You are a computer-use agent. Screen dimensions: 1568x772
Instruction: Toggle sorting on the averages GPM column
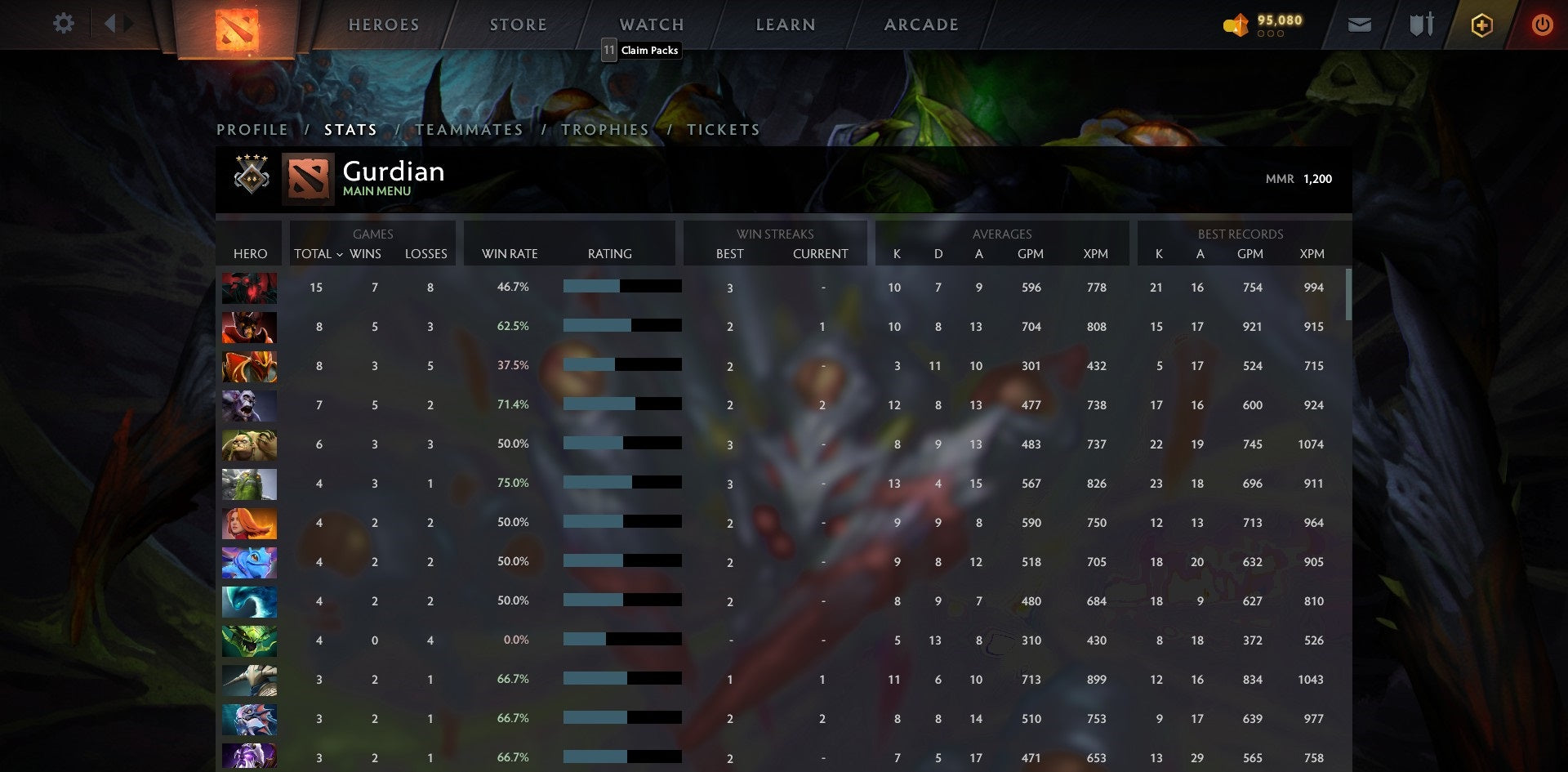1031,254
